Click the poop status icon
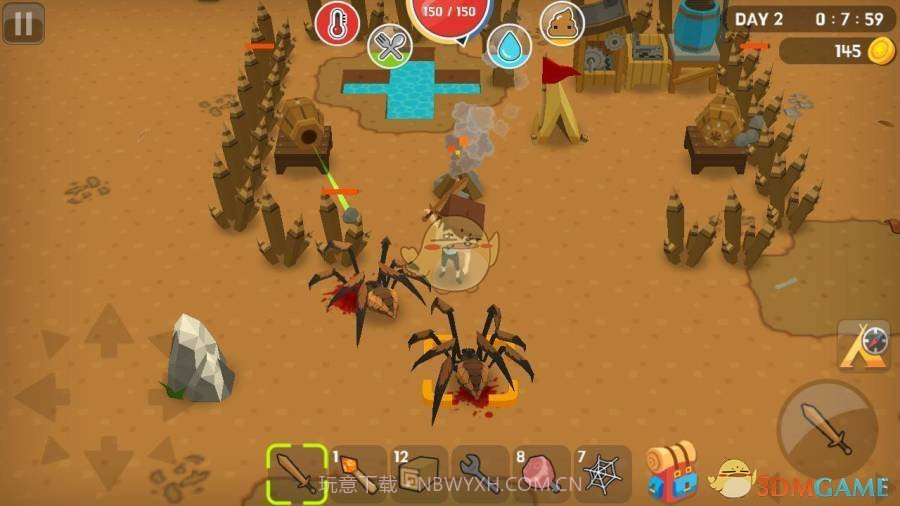Viewport: 900px width, 506px height. click(562, 23)
